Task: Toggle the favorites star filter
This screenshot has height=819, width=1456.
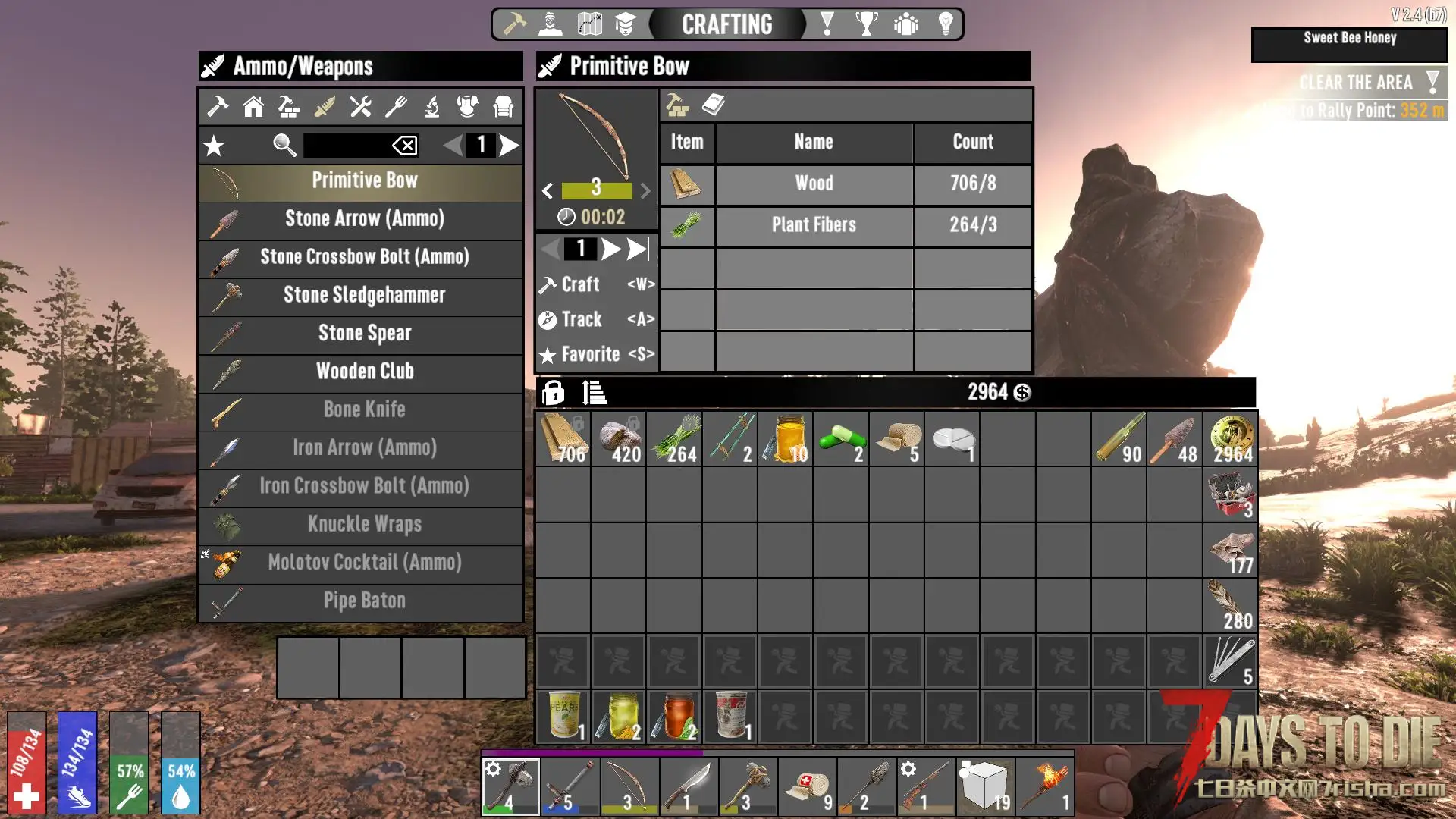Action: pos(215,145)
